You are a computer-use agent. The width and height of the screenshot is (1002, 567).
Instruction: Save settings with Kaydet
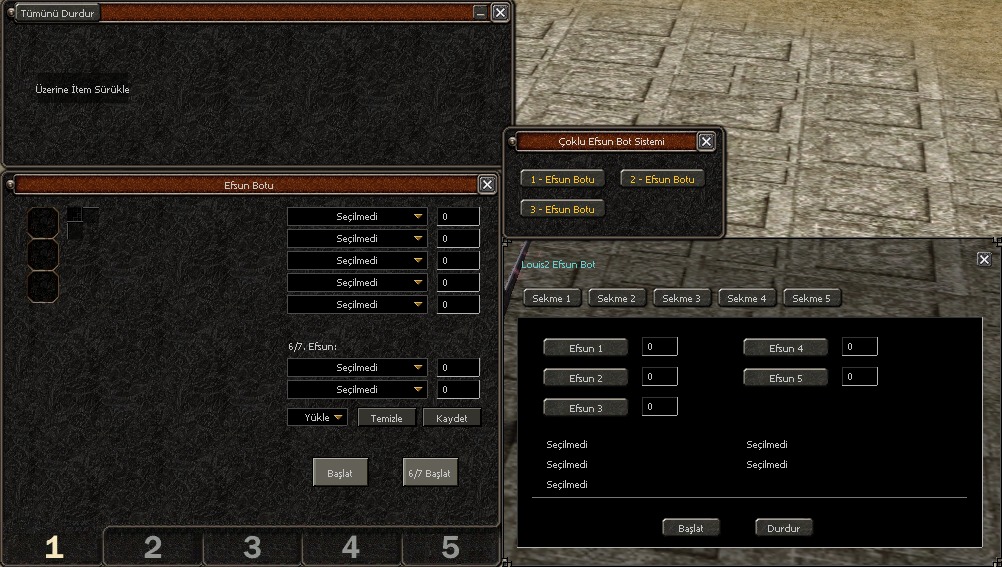coord(452,417)
